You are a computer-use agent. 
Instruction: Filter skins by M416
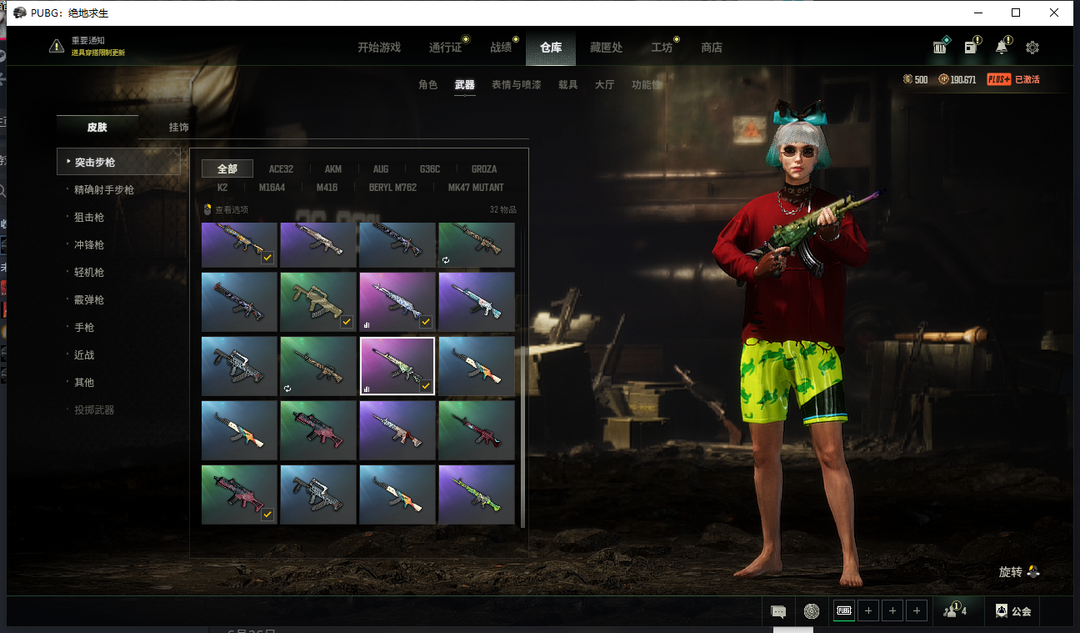(327, 187)
